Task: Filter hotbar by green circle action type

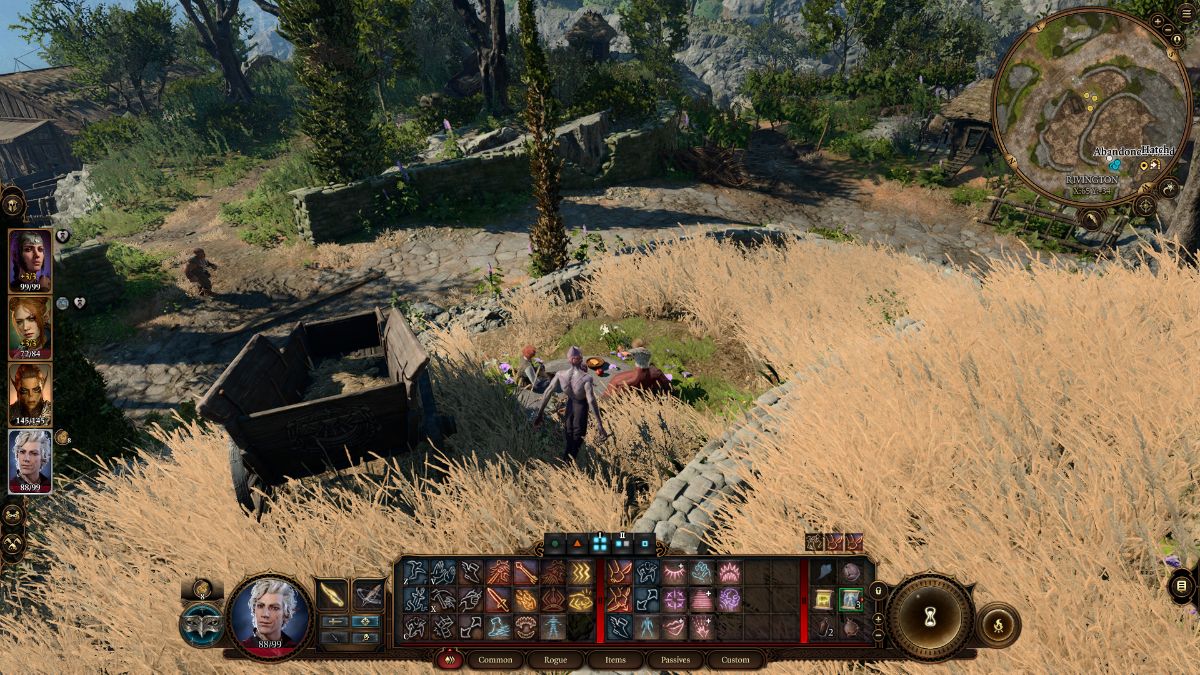Action: coord(555,545)
